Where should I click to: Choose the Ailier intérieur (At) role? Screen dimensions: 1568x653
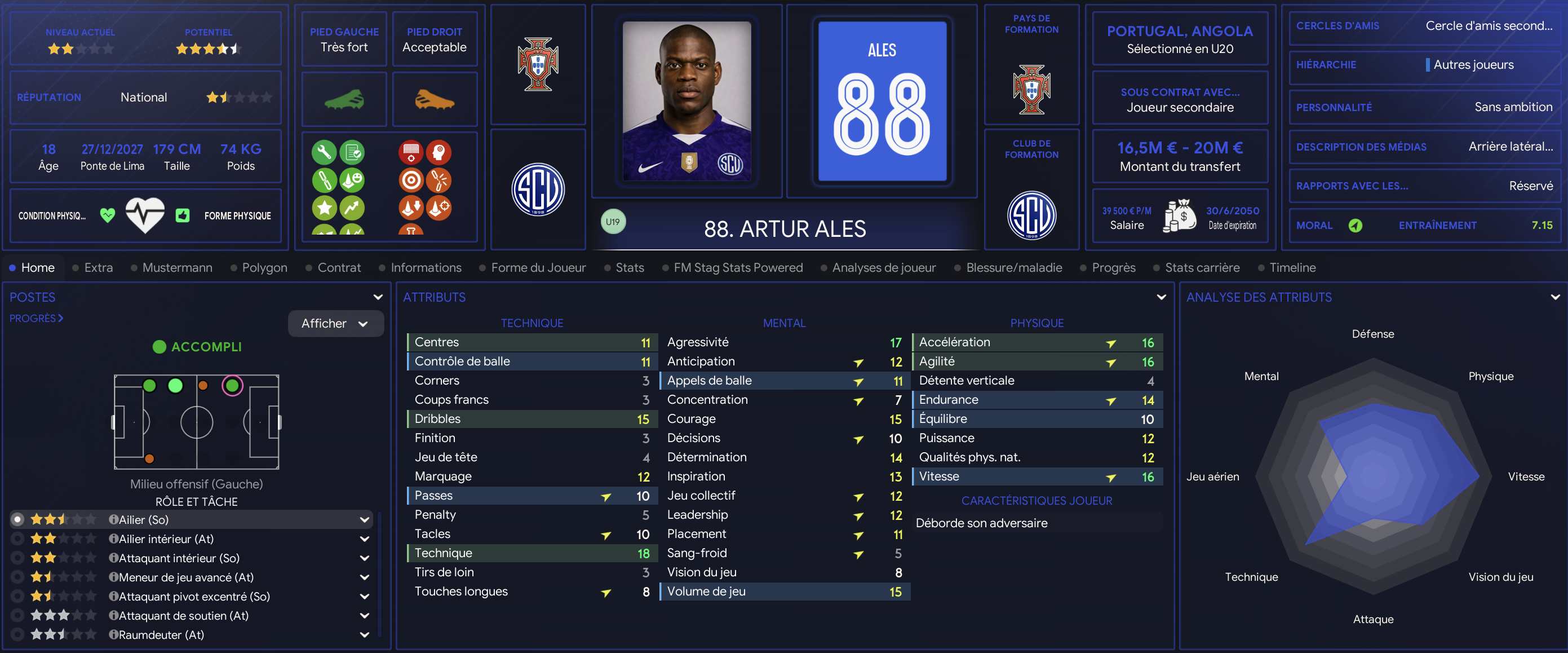[17, 539]
